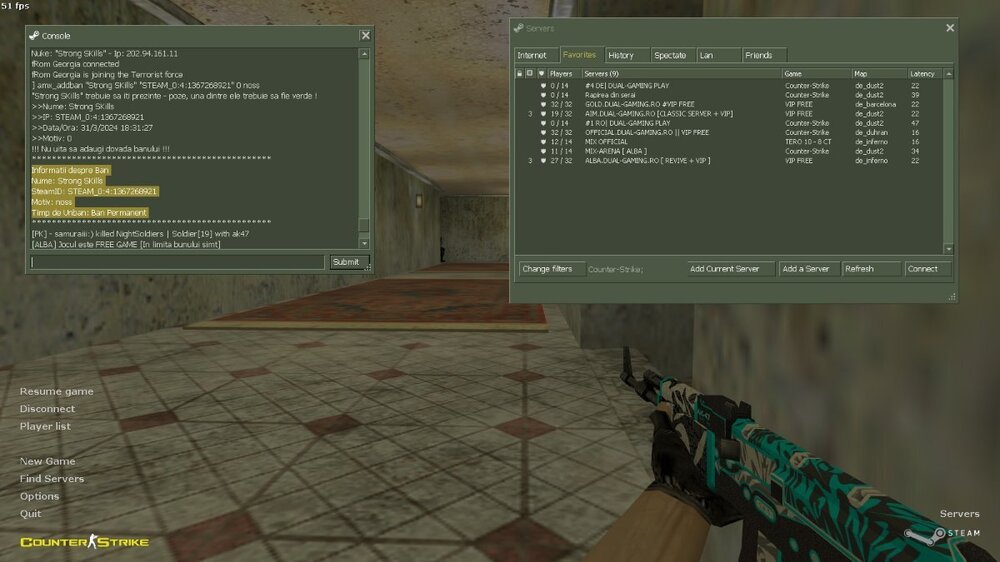Quit Counter-Strike
Image resolution: width=1000 pixels, height=562 pixels.
click(31, 514)
